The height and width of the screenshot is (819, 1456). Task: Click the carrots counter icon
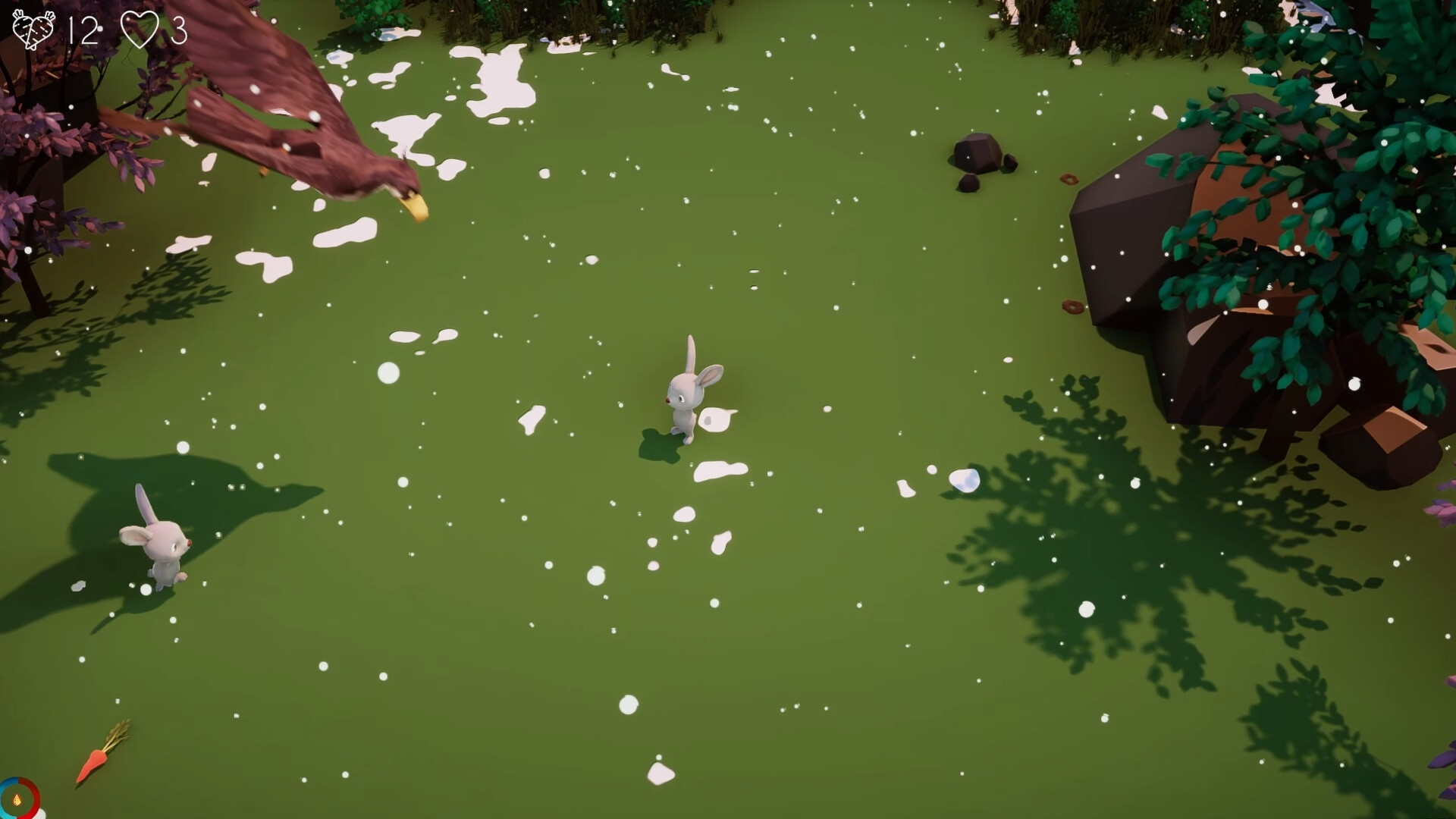[34, 28]
